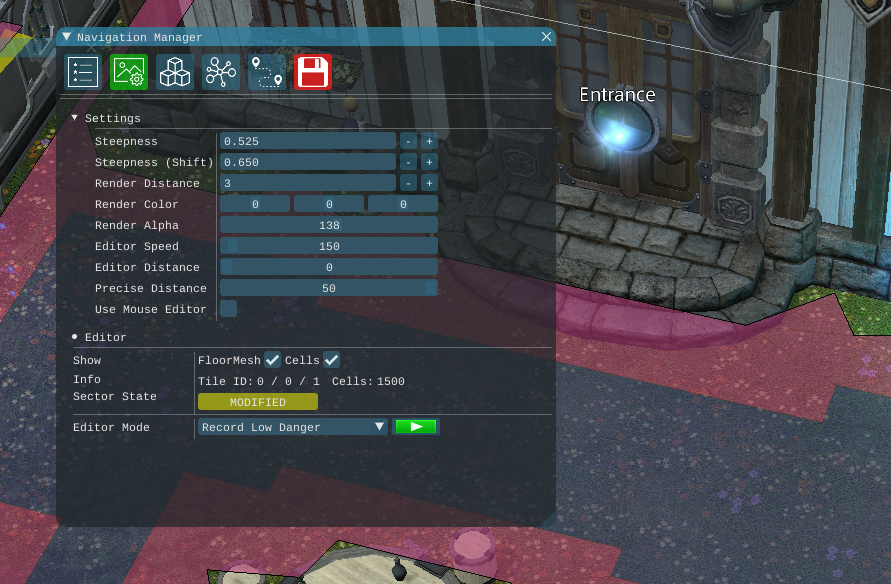This screenshot has width=891, height=584.
Task: Select the green picture-with-gear toolbar icon
Action: pos(129,72)
